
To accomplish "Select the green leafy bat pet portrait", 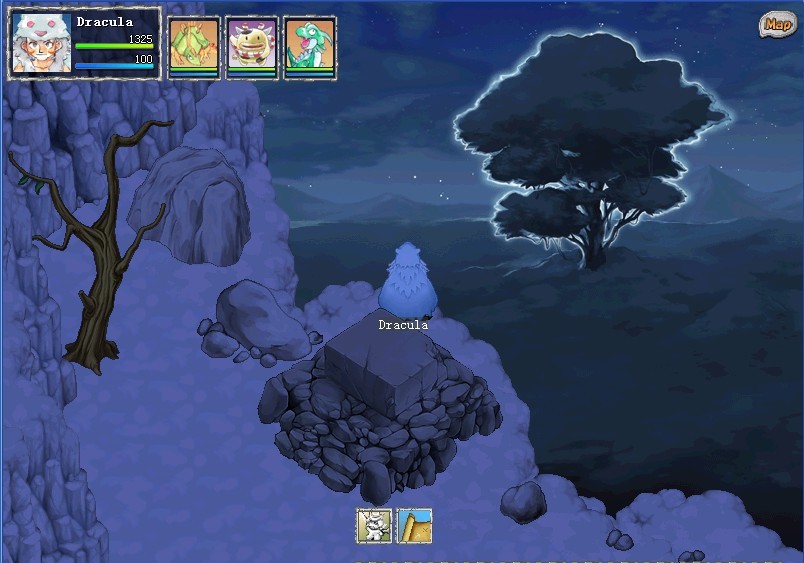I will point(194,45).
